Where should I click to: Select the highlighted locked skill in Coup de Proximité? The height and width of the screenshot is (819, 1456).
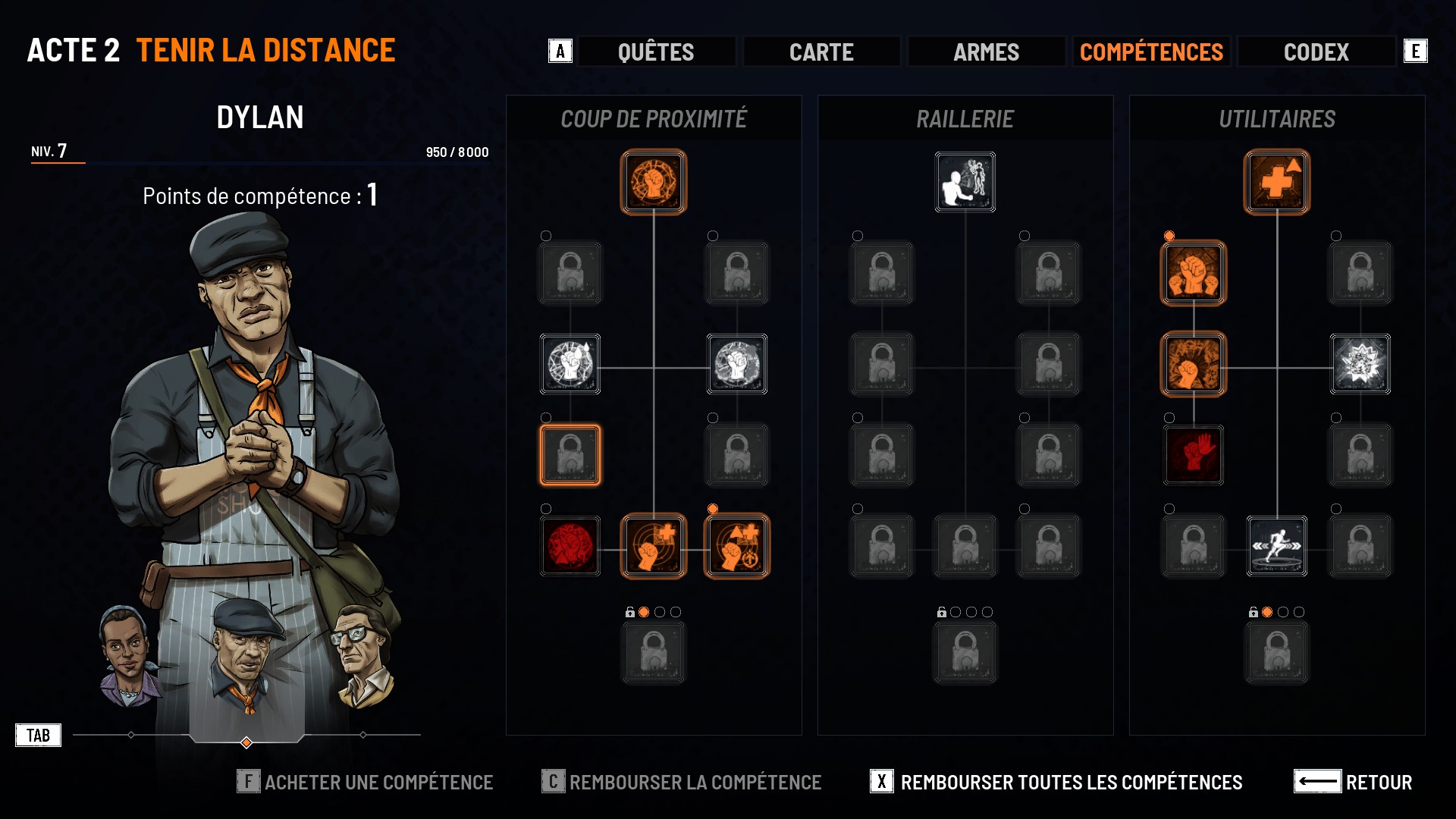pos(570,455)
